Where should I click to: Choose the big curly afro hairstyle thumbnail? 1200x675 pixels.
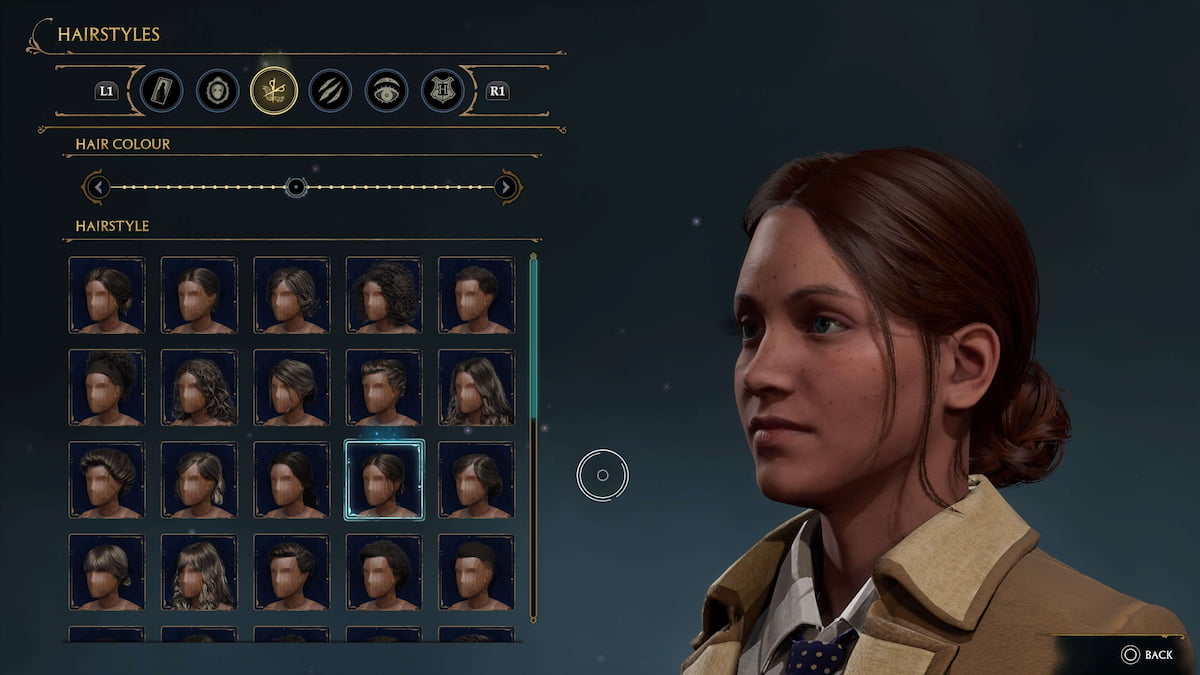click(x=384, y=295)
